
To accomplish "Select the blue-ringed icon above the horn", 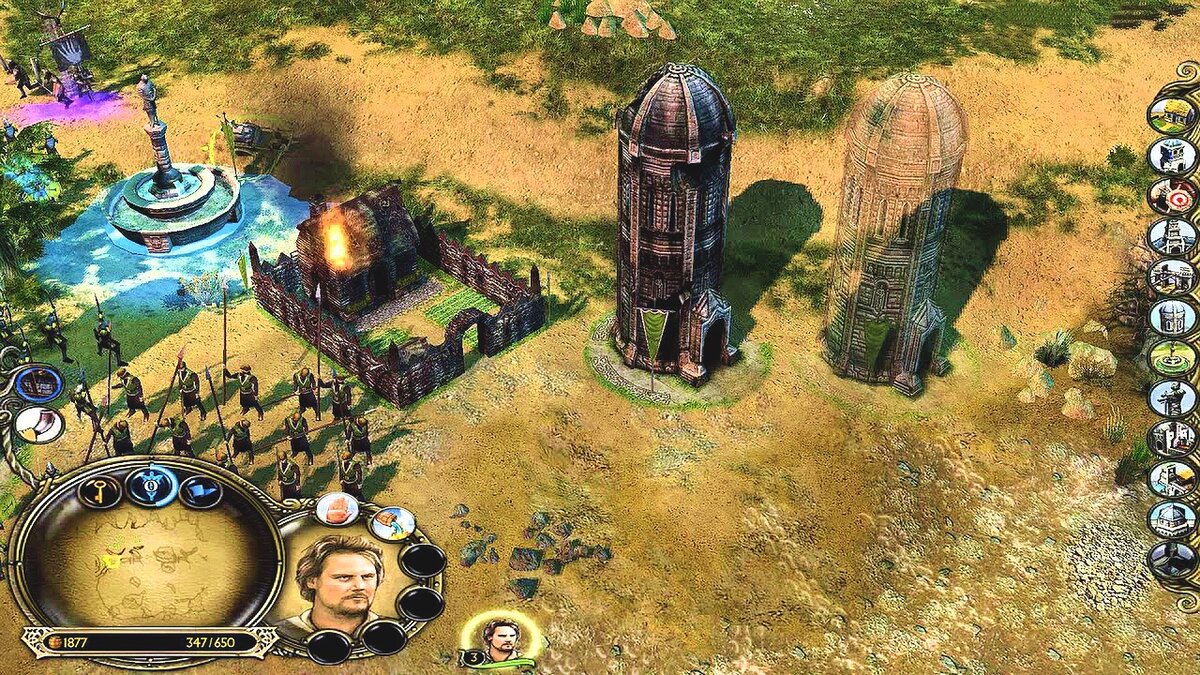I will point(38,383).
